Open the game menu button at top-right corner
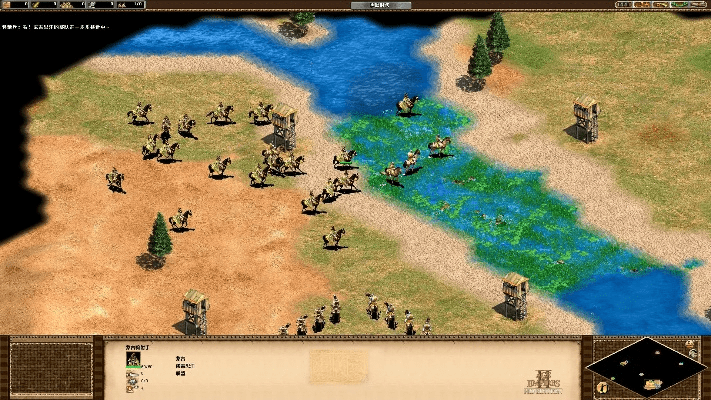 click(x=698, y=5)
